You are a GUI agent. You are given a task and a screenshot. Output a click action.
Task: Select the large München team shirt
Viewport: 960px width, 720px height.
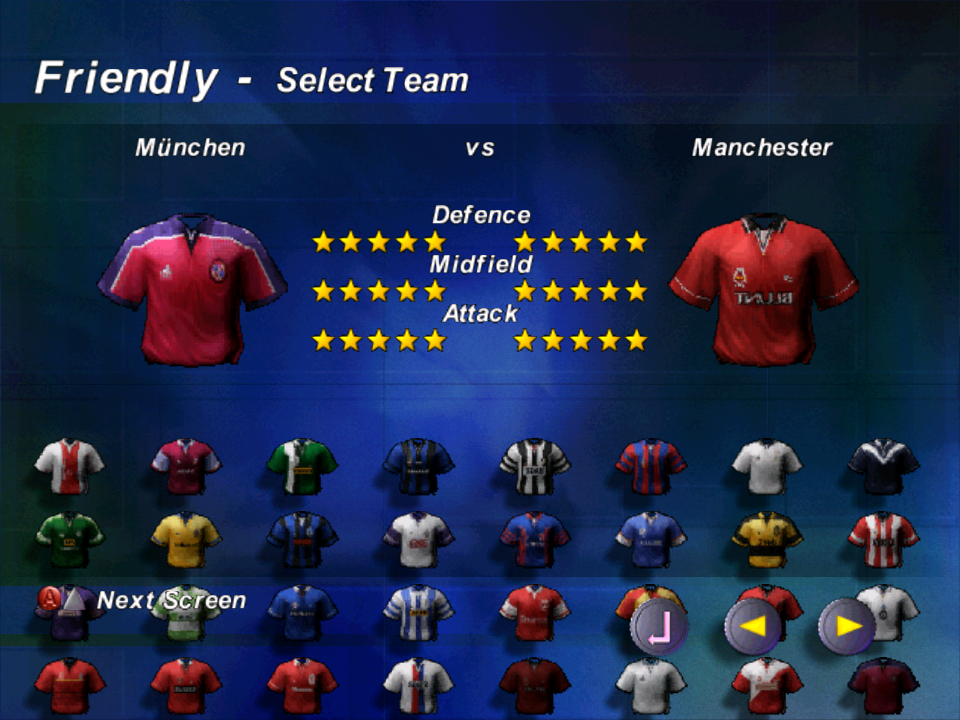[192, 289]
